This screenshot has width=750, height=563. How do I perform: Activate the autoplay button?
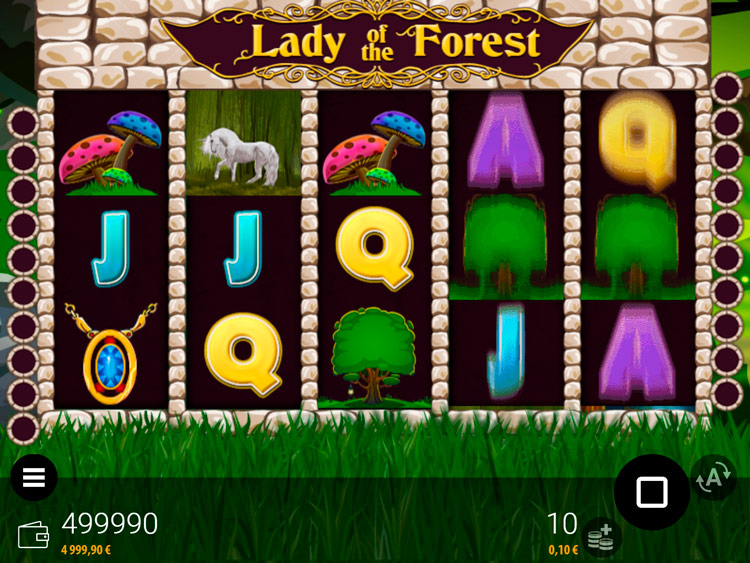click(712, 478)
